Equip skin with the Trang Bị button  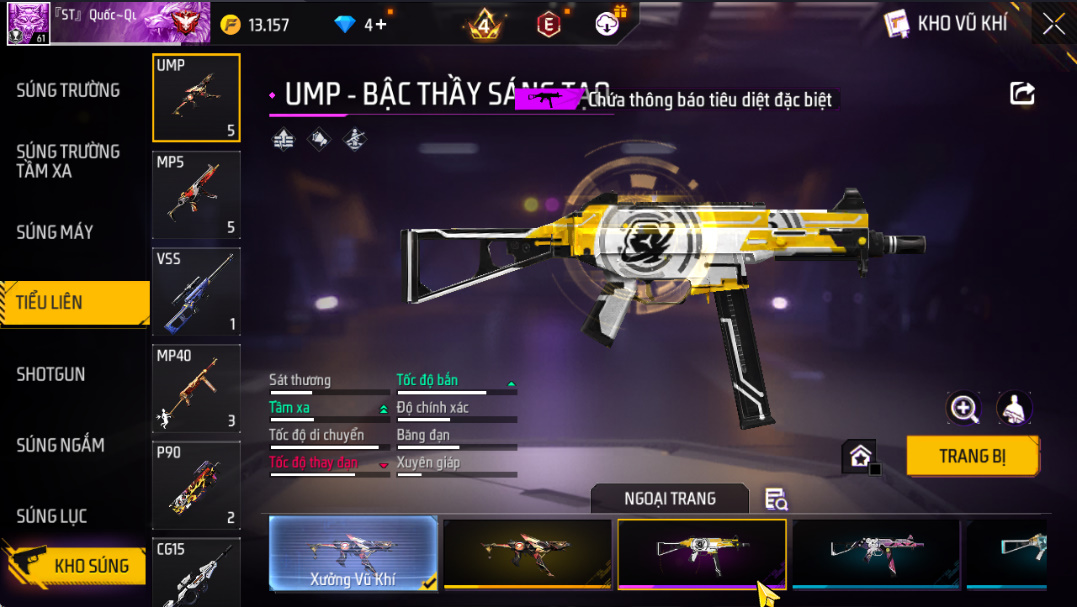click(972, 456)
